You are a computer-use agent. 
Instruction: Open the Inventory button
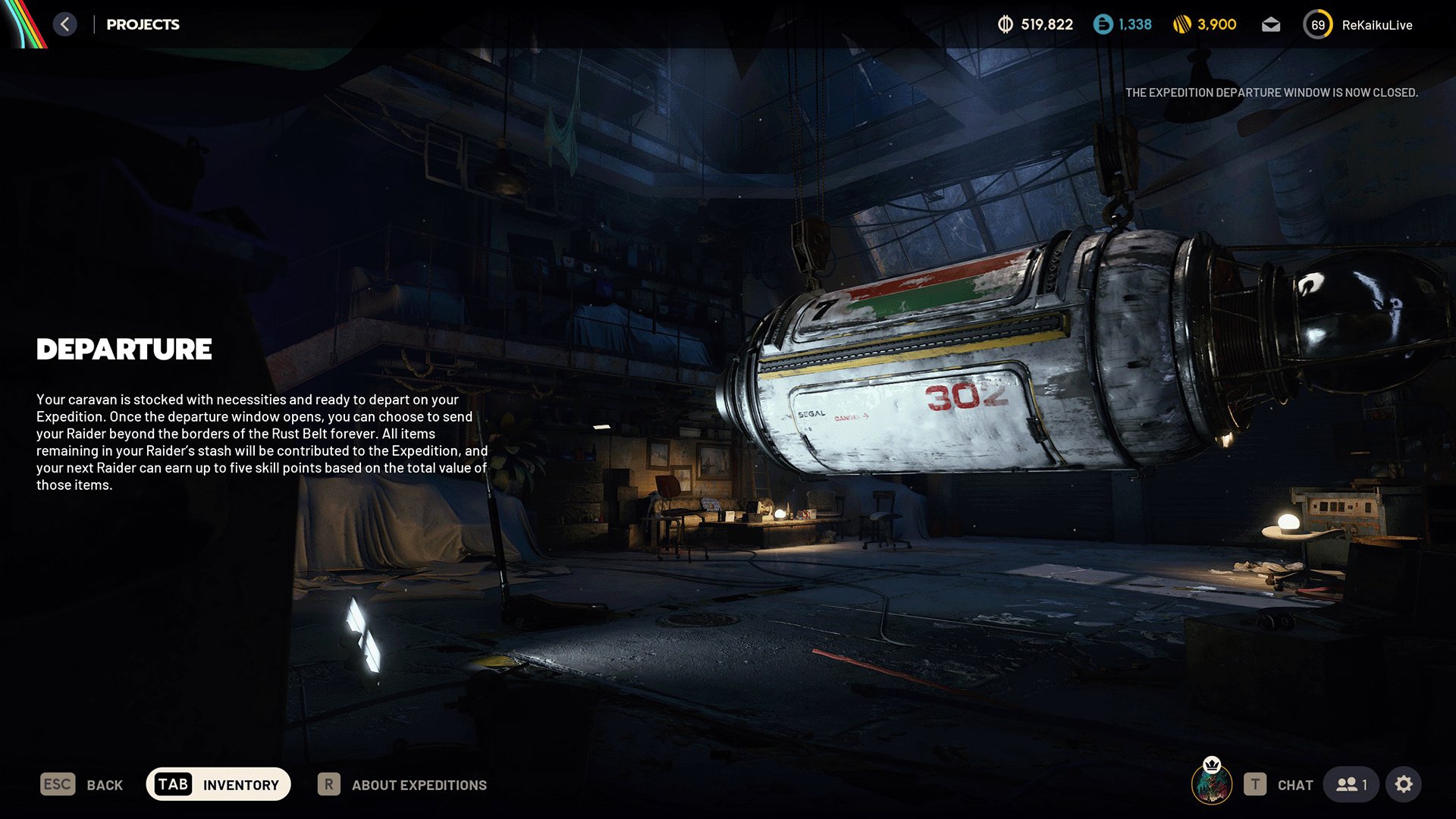click(x=218, y=784)
